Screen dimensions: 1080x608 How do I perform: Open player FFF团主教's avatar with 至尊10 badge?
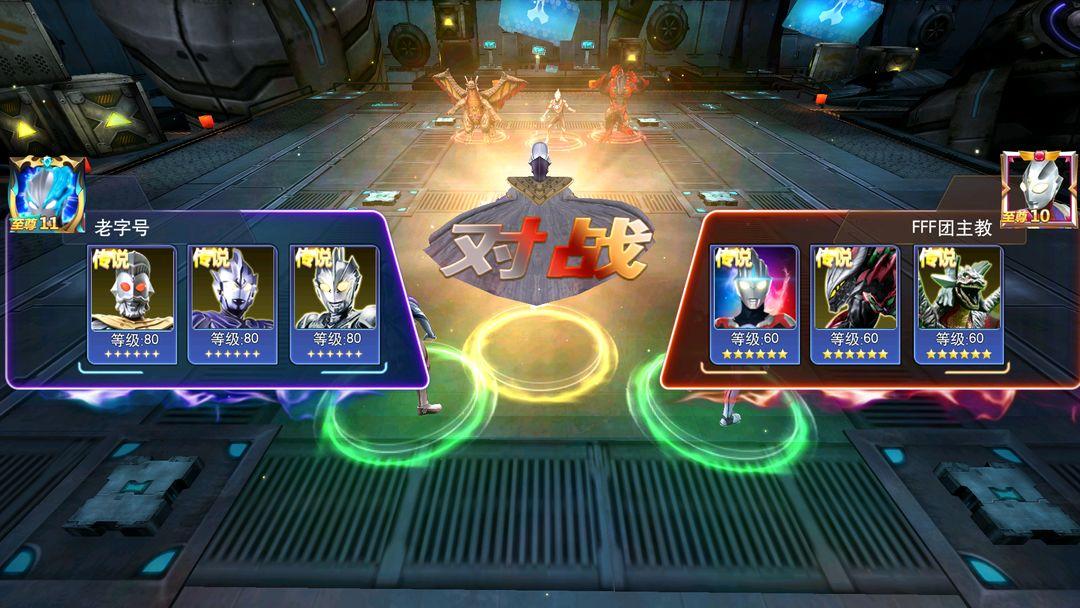pyautogui.click(x=1038, y=190)
